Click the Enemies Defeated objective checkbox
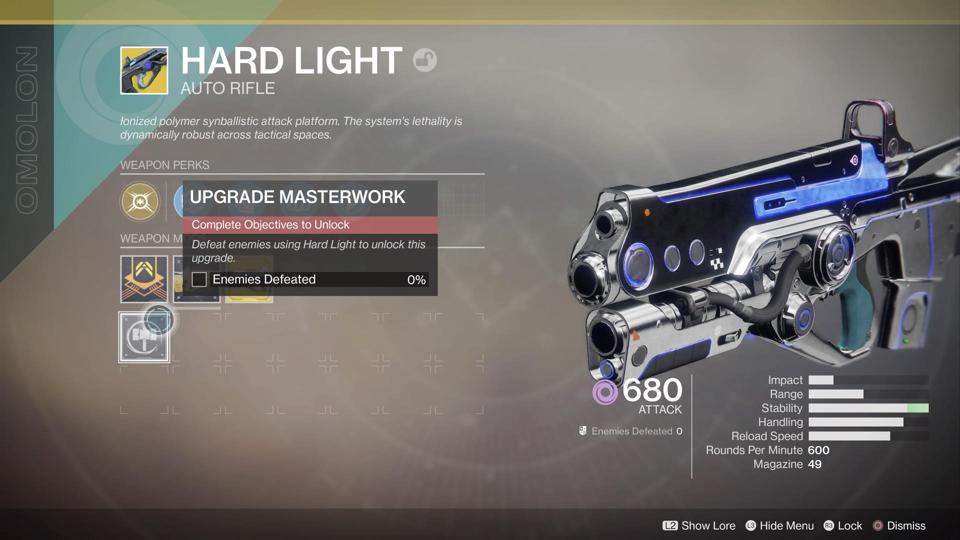Screen dimensions: 960x540 click(199, 280)
